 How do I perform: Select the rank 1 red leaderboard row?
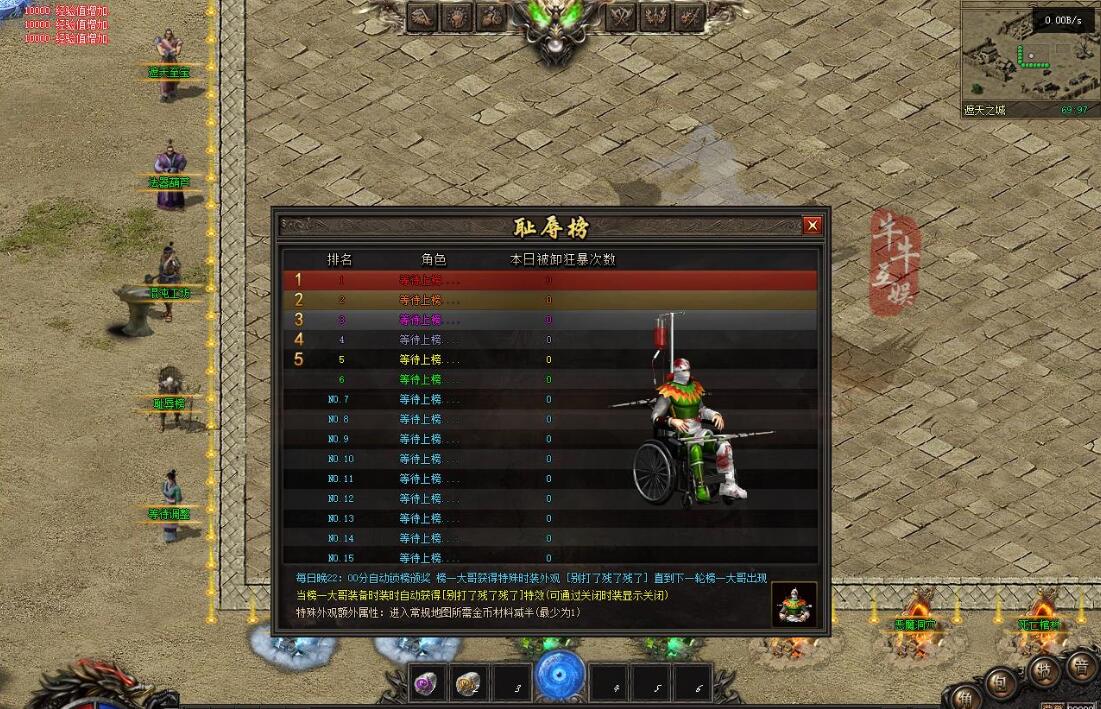(x=548, y=280)
